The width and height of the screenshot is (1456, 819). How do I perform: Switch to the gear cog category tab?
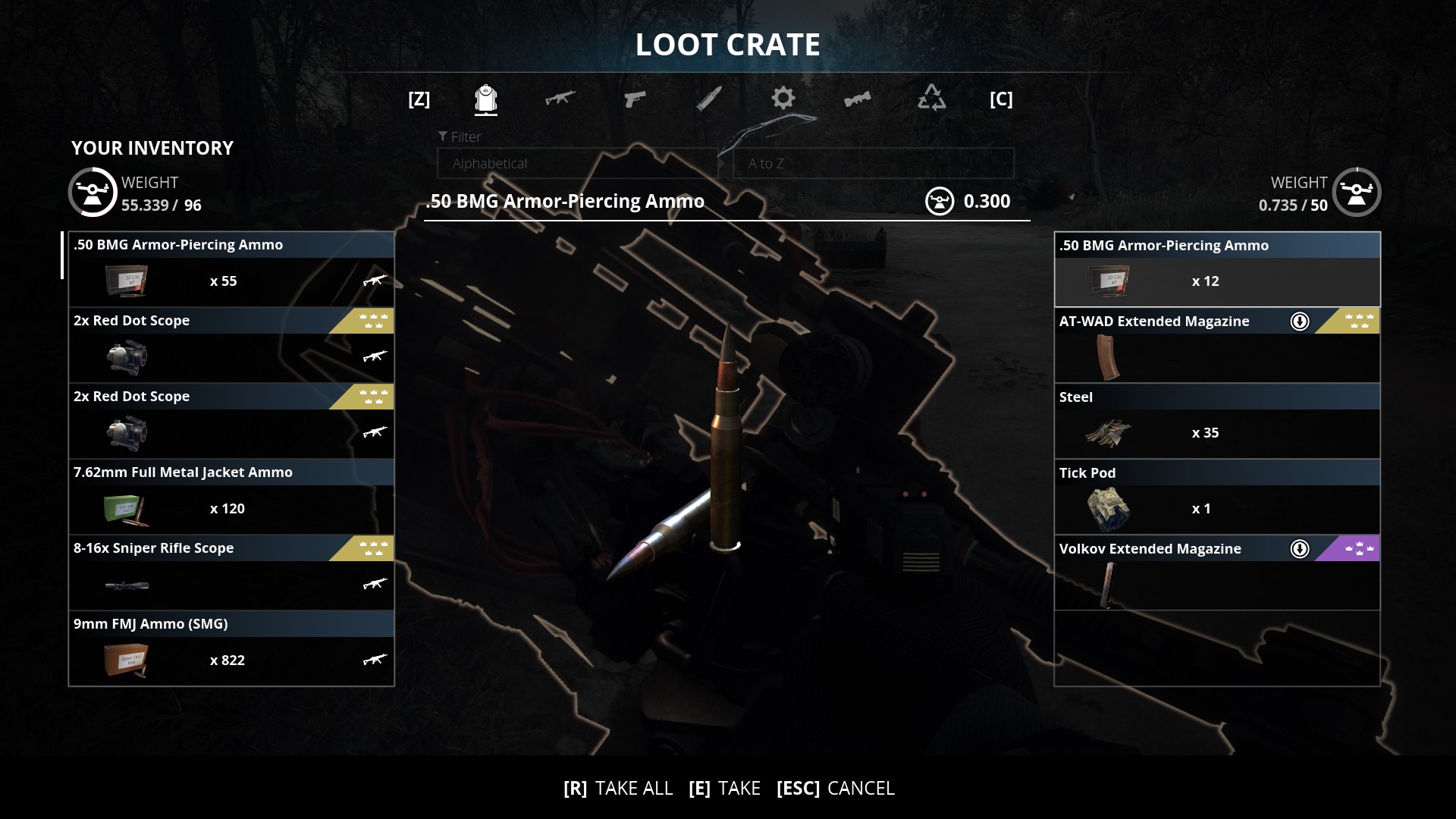coord(783,99)
